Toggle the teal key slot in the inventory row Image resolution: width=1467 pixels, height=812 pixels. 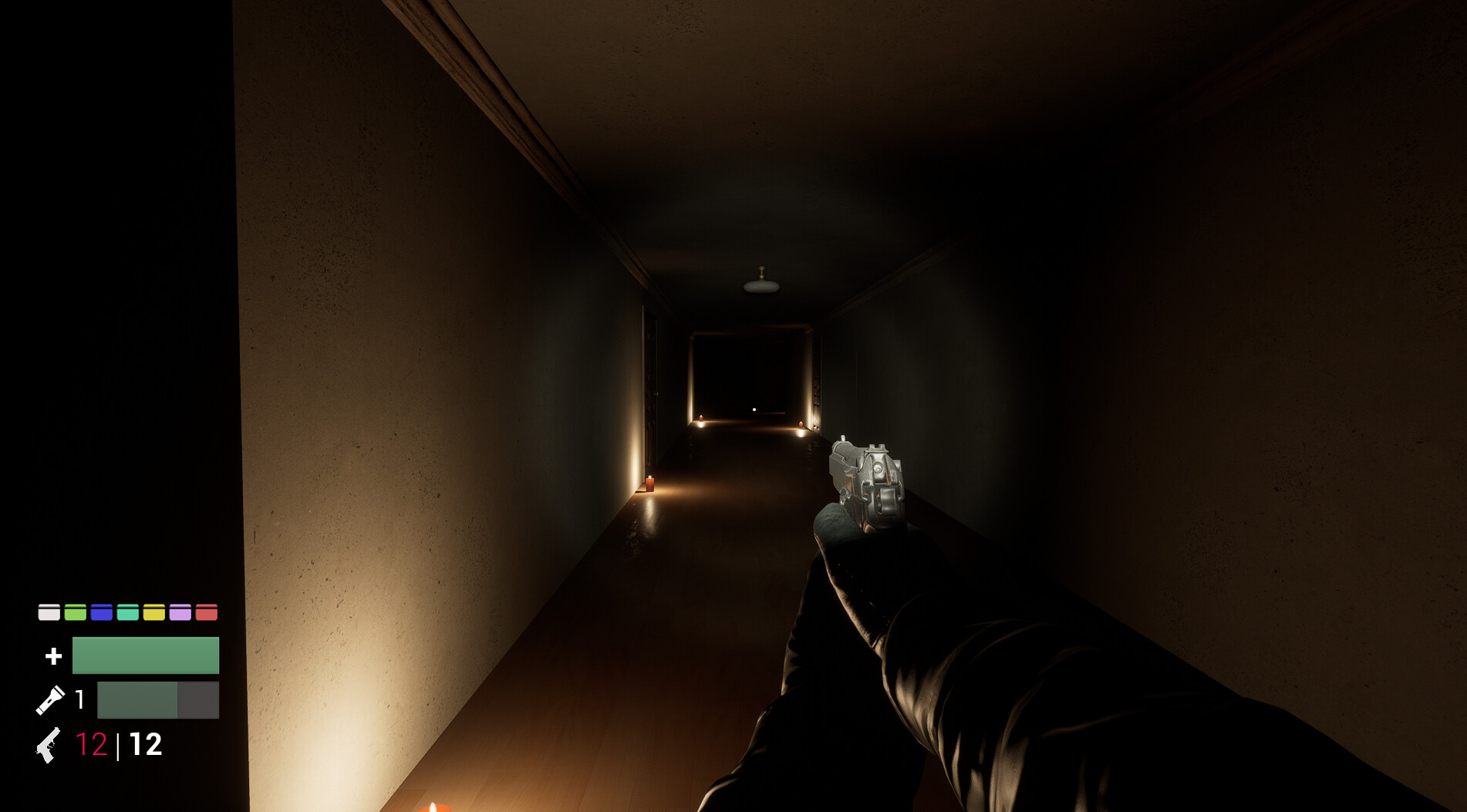127,614
